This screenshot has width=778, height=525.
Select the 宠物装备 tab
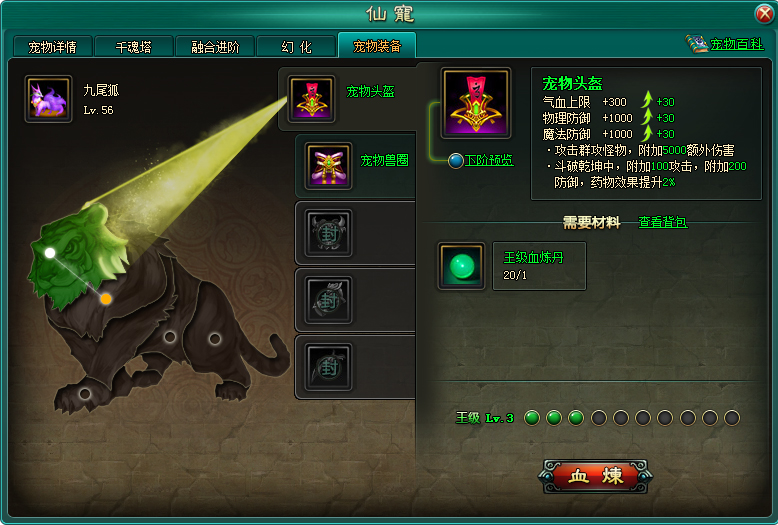[376, 46]
